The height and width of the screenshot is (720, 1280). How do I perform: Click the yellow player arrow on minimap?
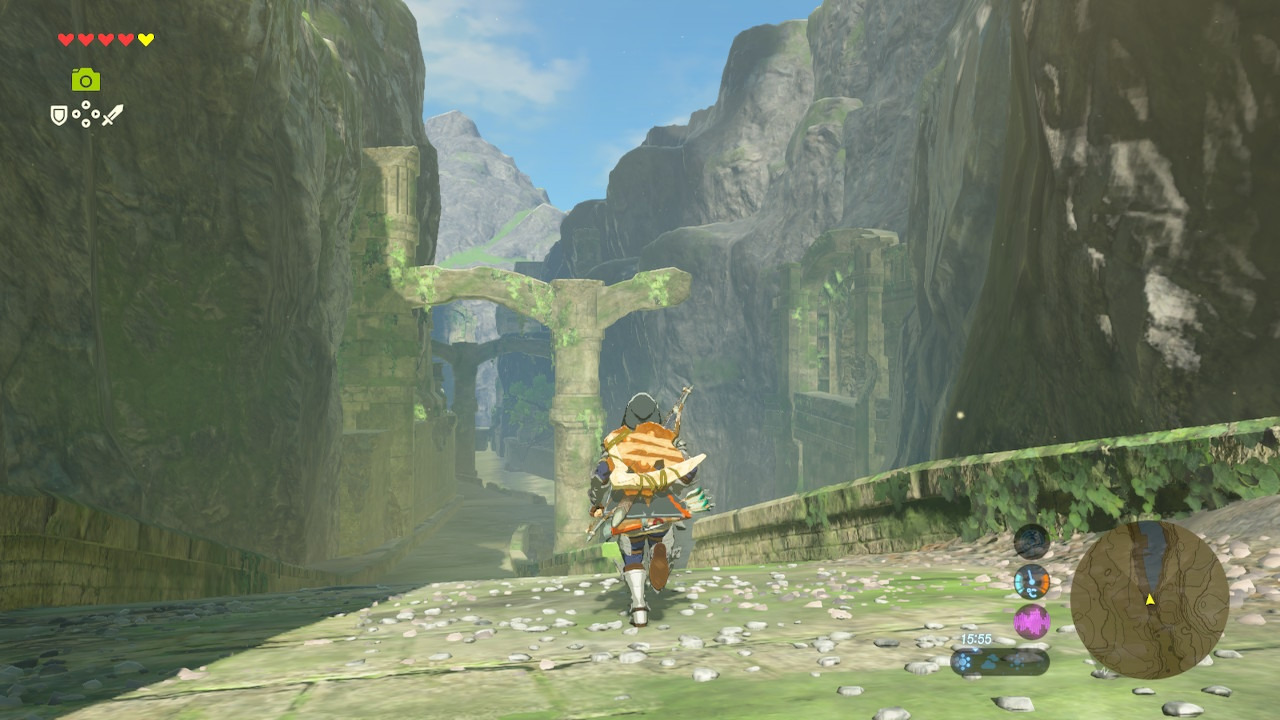tap(1150, 599)
